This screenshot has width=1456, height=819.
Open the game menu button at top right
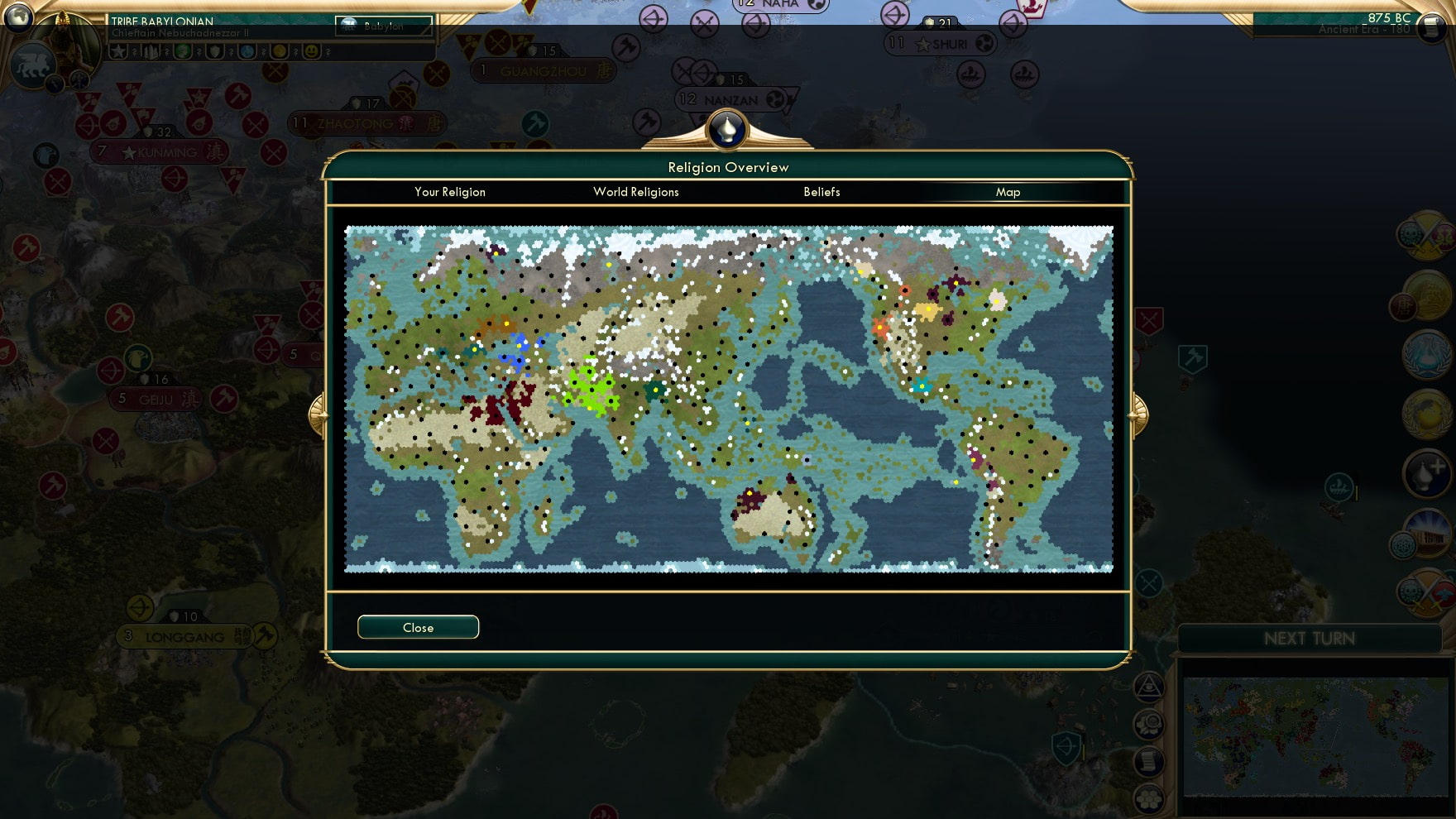coord(1433,26)
